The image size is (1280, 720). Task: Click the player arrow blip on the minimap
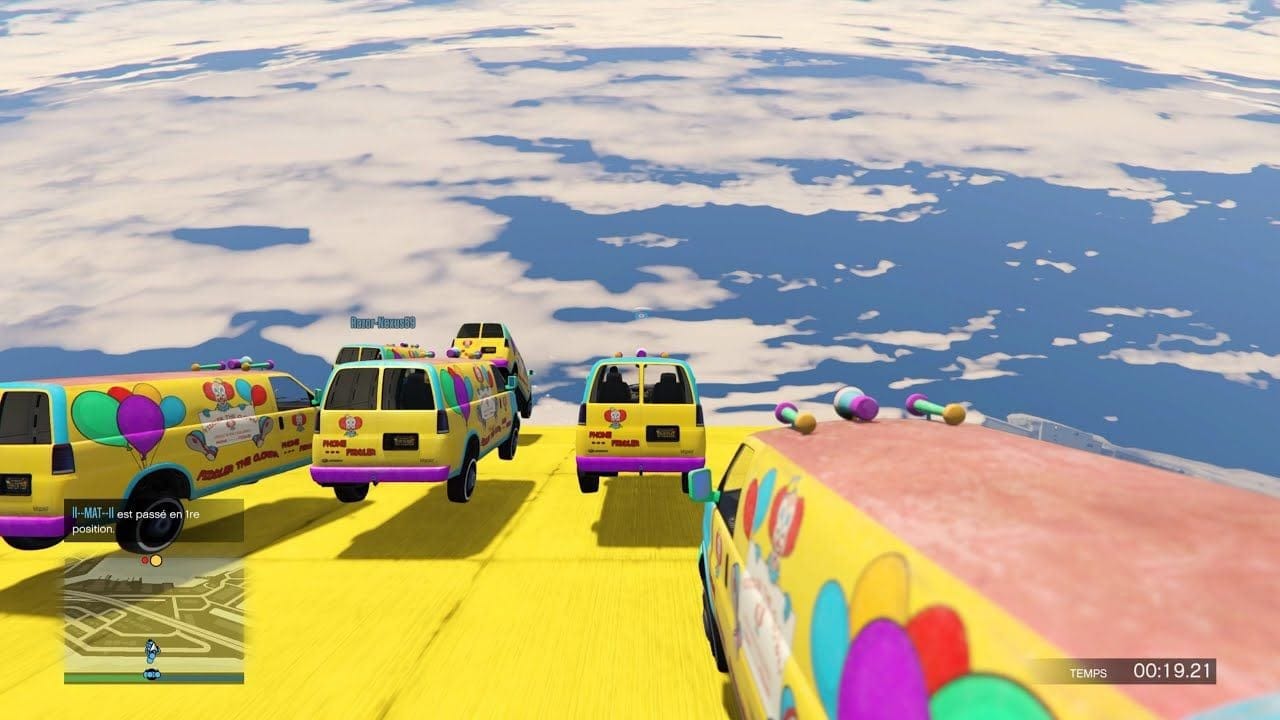(151, 649)
